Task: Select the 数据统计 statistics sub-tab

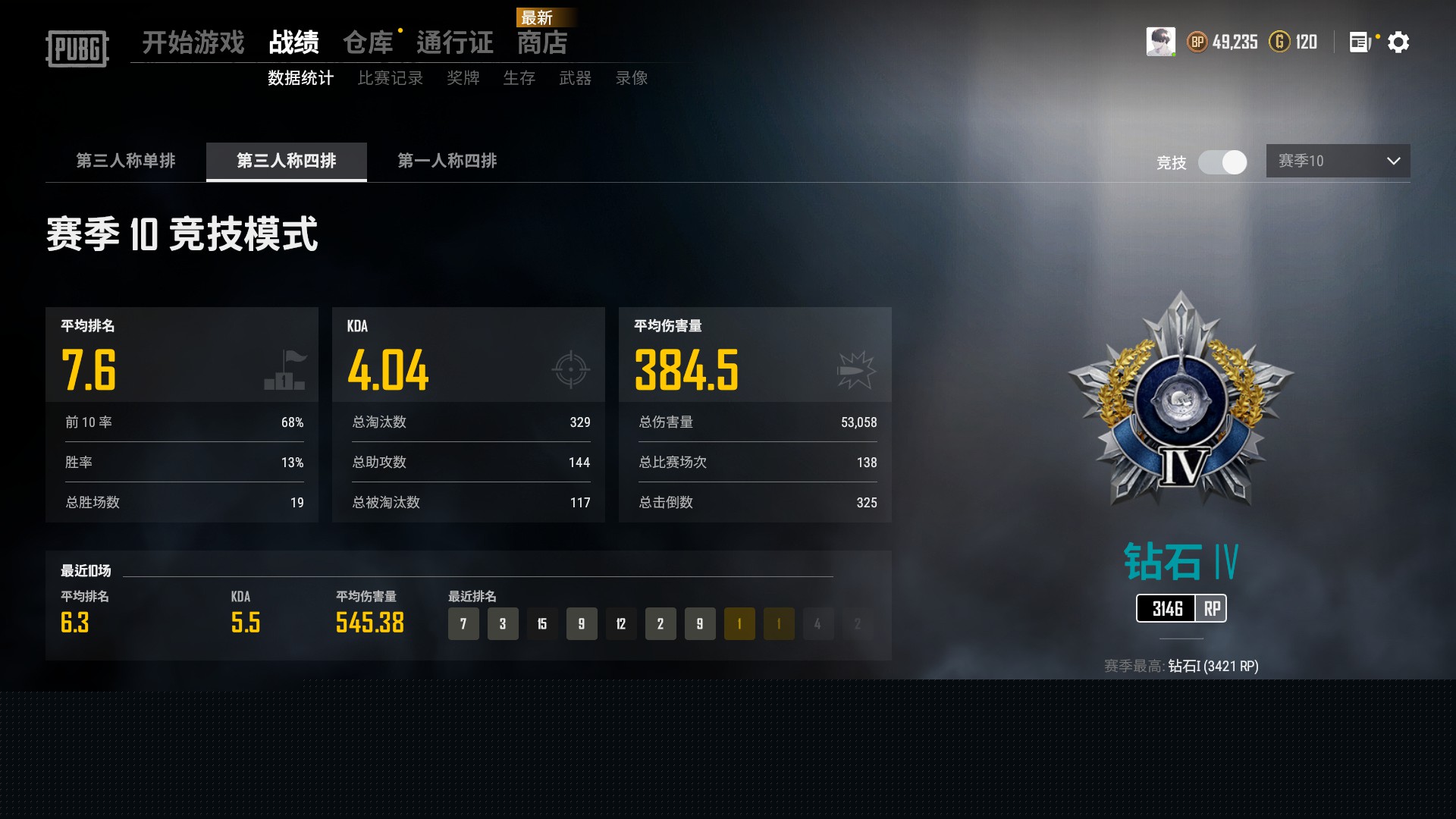Action: pos(301,78)
